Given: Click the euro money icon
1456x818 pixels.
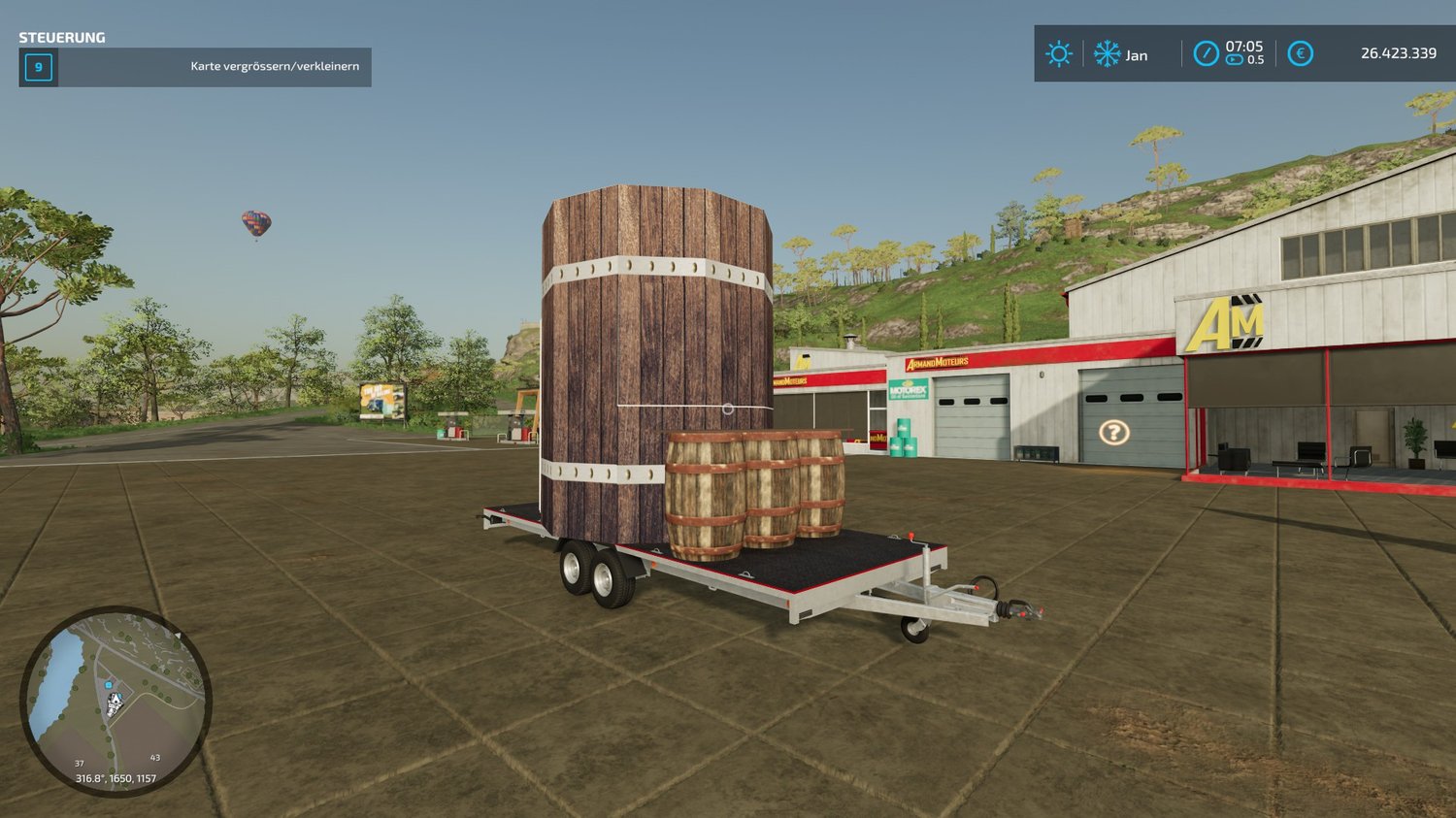Looking at the screenshot, I should pyautogui.click(x=1300, y=53).
